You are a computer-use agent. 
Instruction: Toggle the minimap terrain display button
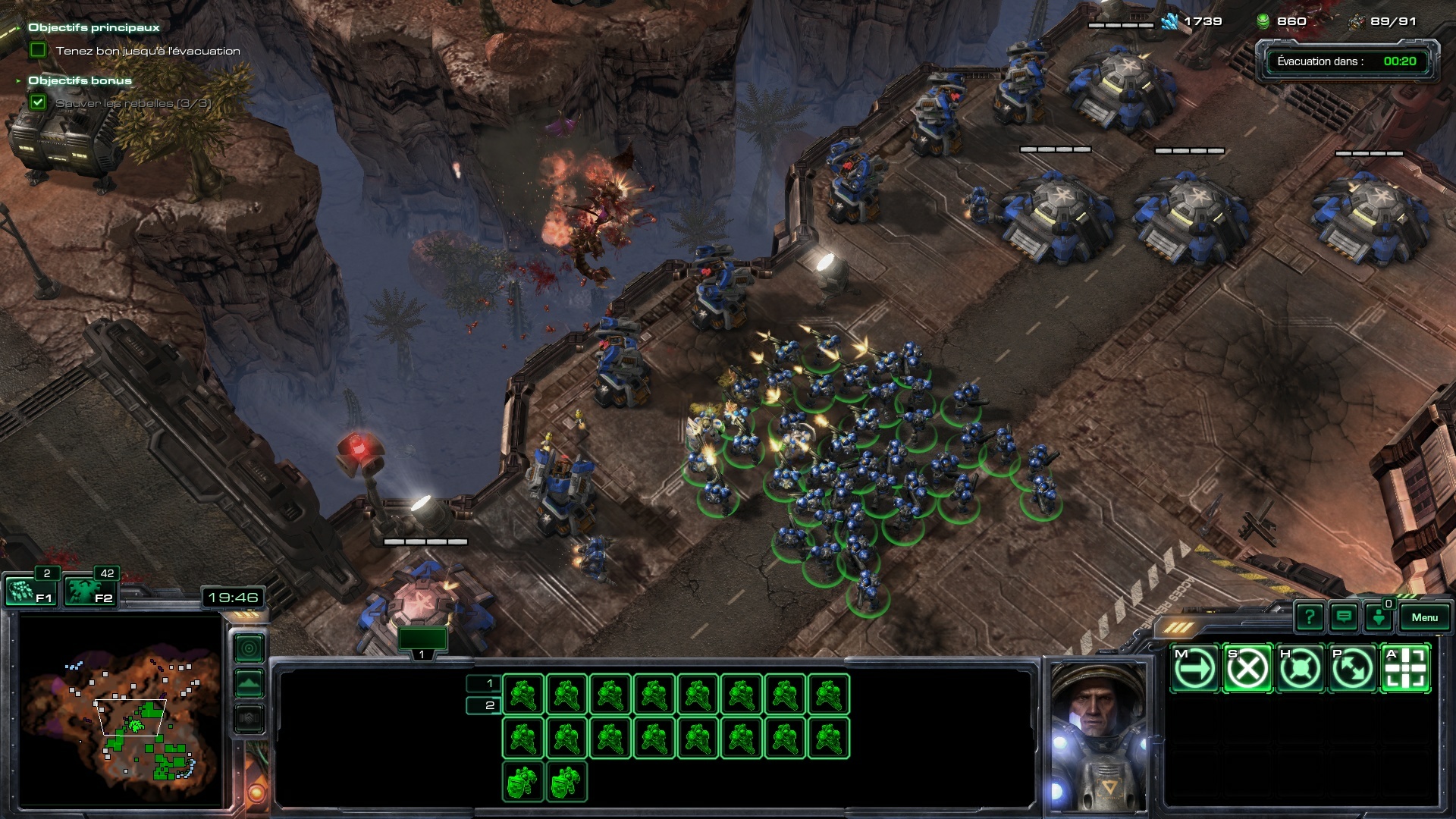click(249, 683)
